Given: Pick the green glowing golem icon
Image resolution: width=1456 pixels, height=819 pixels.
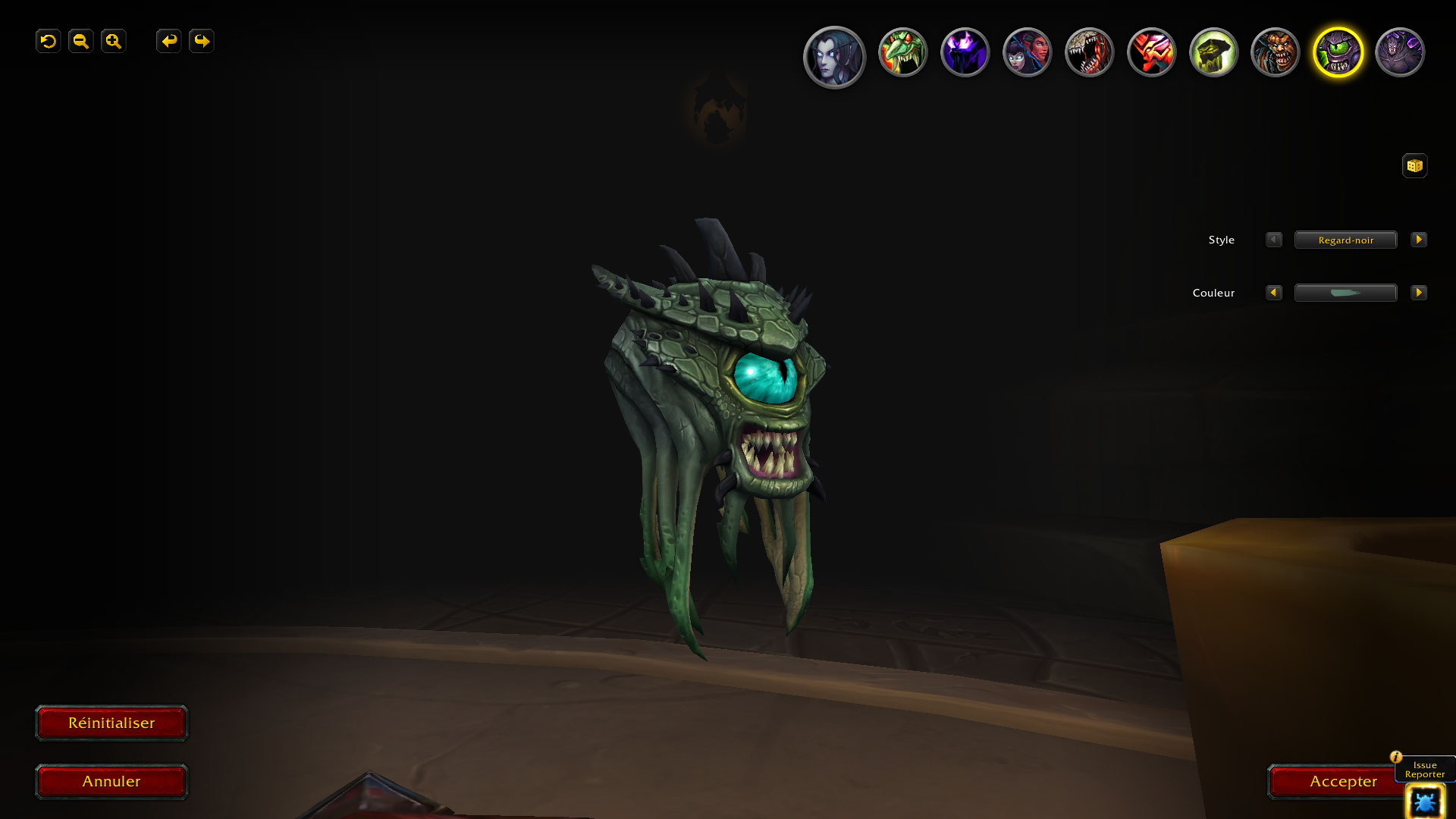Looking at the screenshot, I should click(x=1213, y=52).
